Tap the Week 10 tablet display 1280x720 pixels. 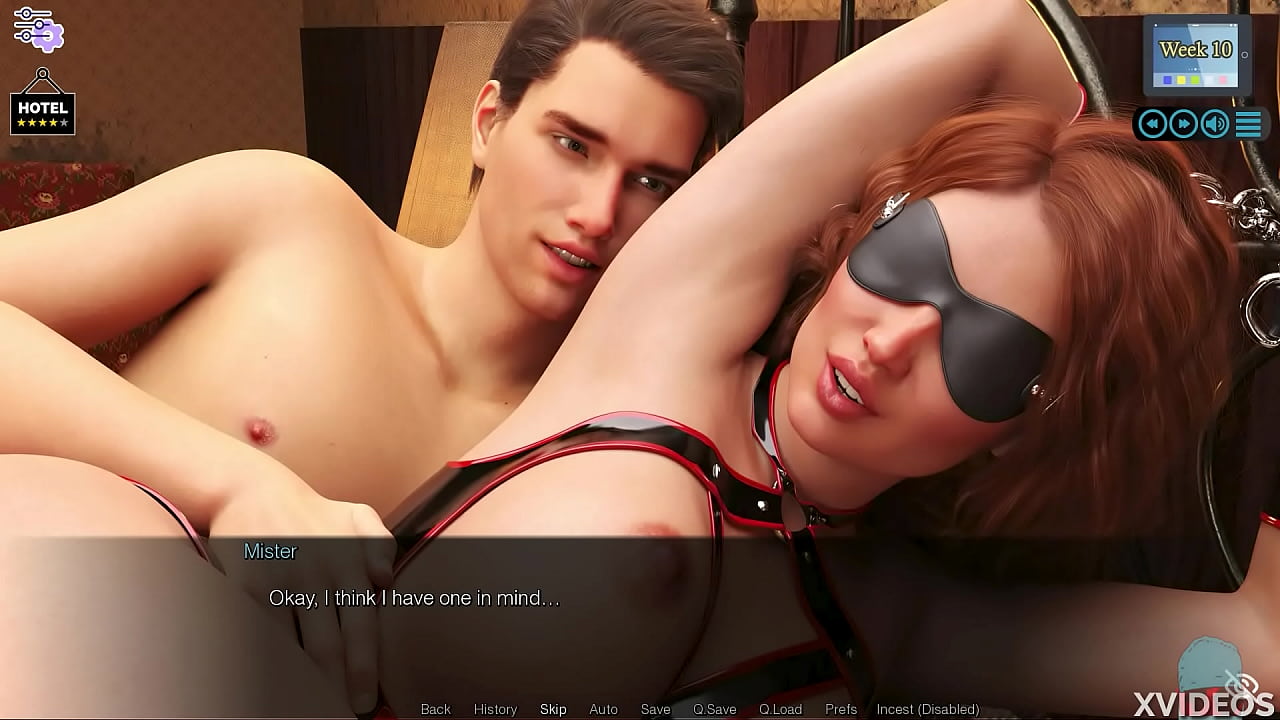tap(1196, 48)
